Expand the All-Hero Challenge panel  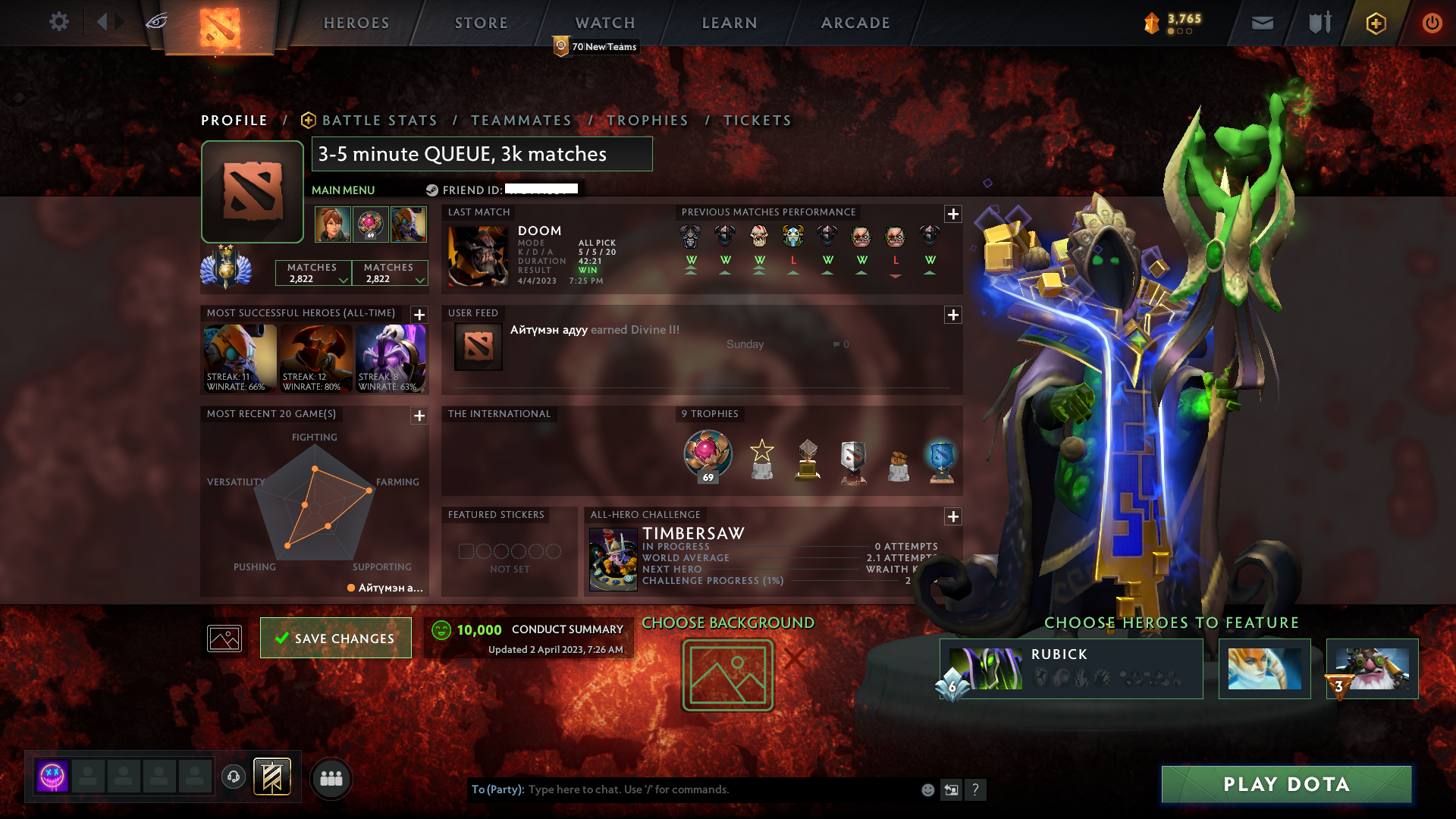(952, 516)
